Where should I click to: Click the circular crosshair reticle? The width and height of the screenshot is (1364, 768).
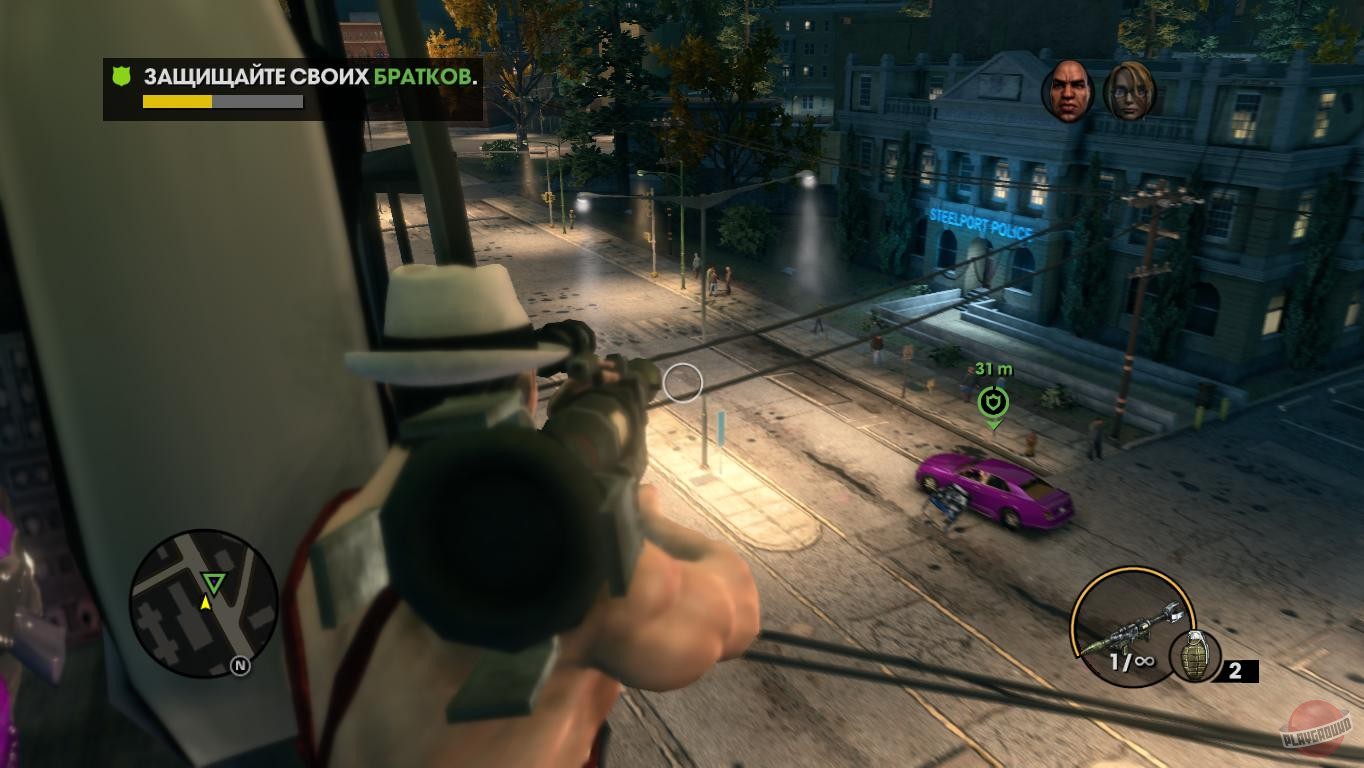[683, 382]
